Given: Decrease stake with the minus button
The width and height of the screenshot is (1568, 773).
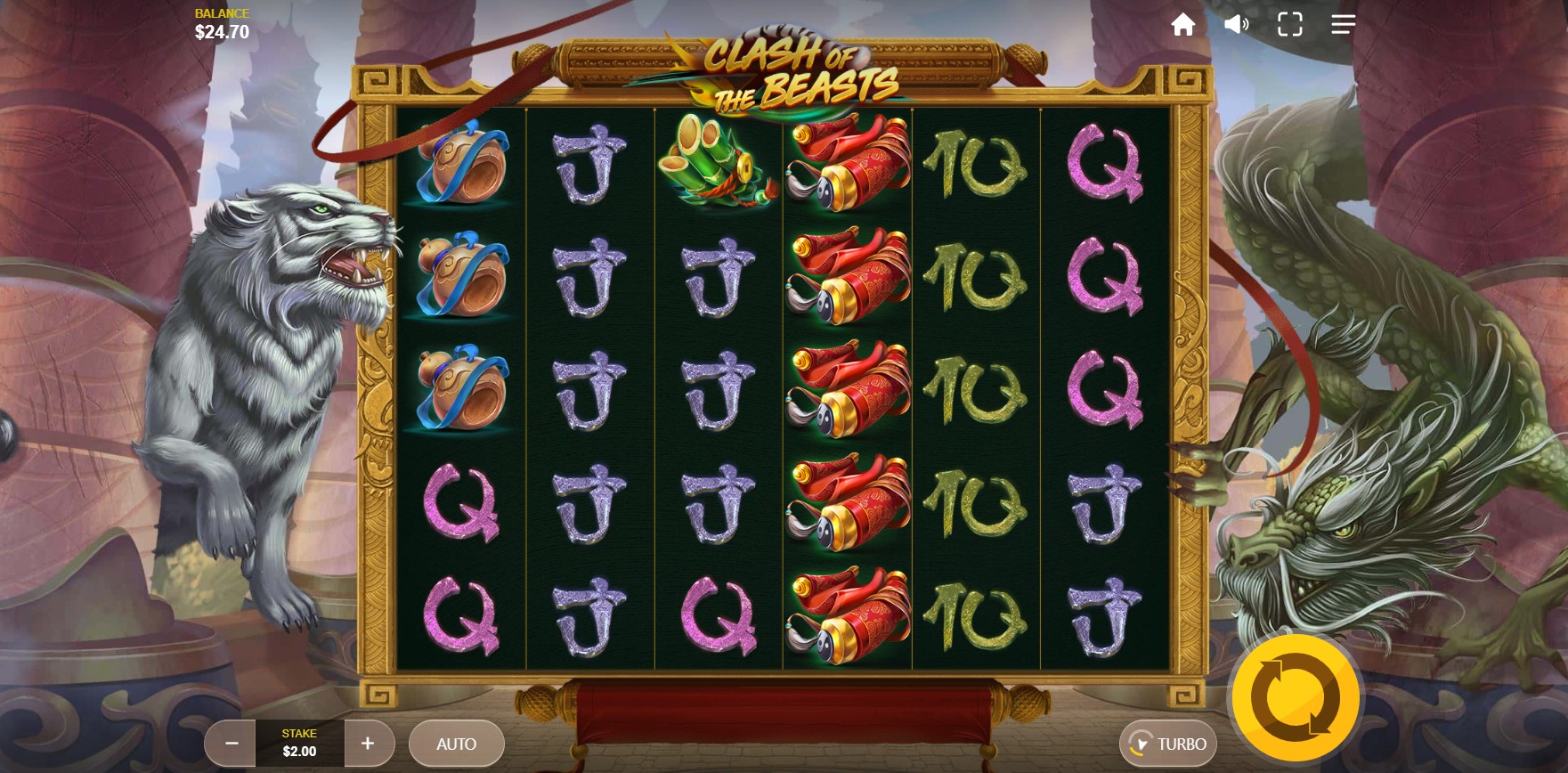Looking at the screenshot, I should pos(232,743).
